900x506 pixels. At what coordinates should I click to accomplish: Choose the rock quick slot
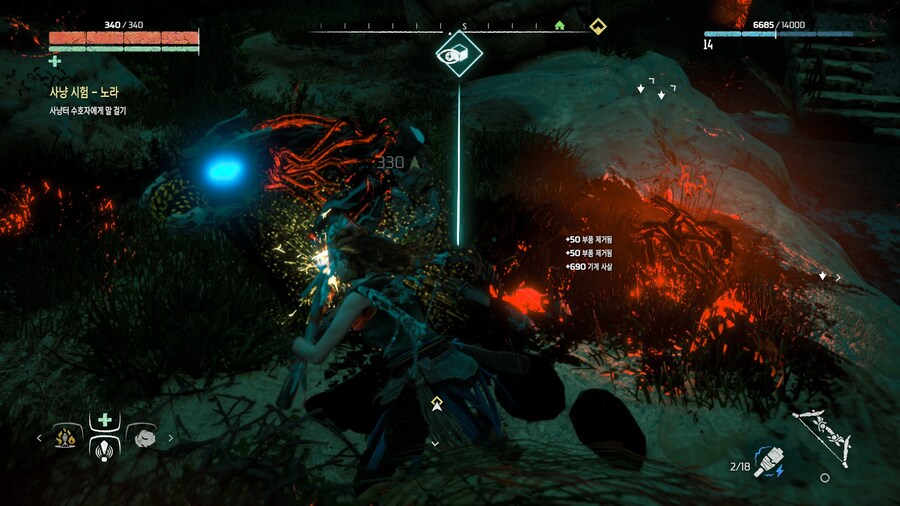142,437
